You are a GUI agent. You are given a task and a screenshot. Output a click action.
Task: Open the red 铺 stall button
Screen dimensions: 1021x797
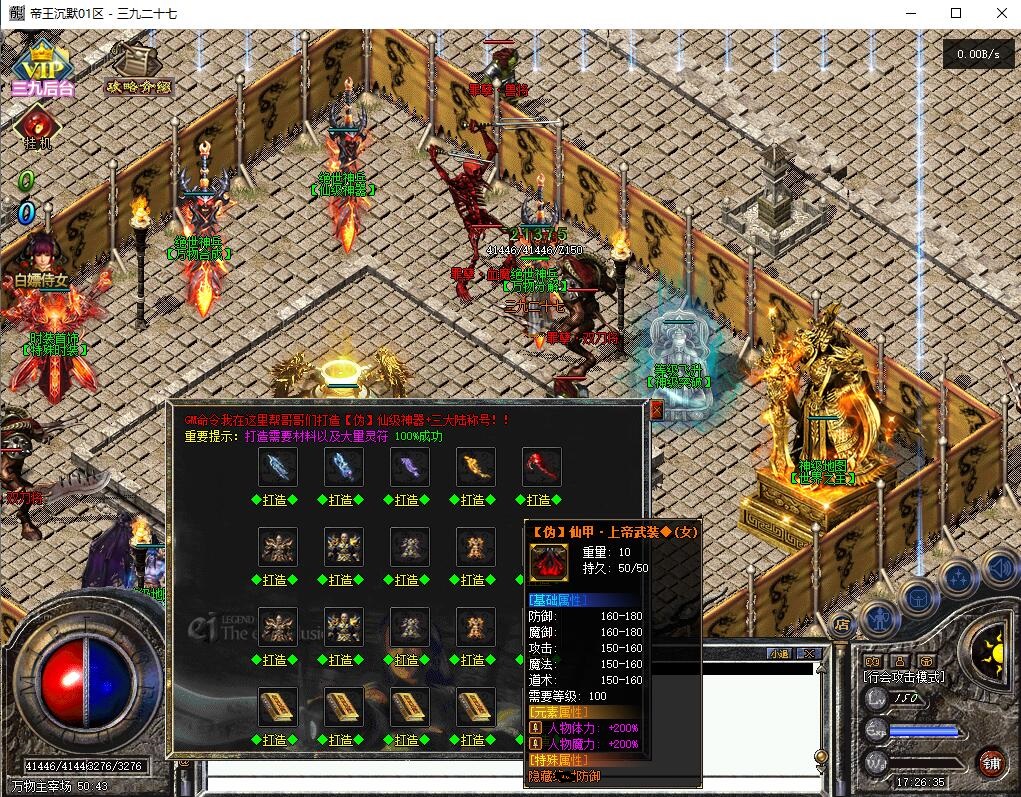992,762
